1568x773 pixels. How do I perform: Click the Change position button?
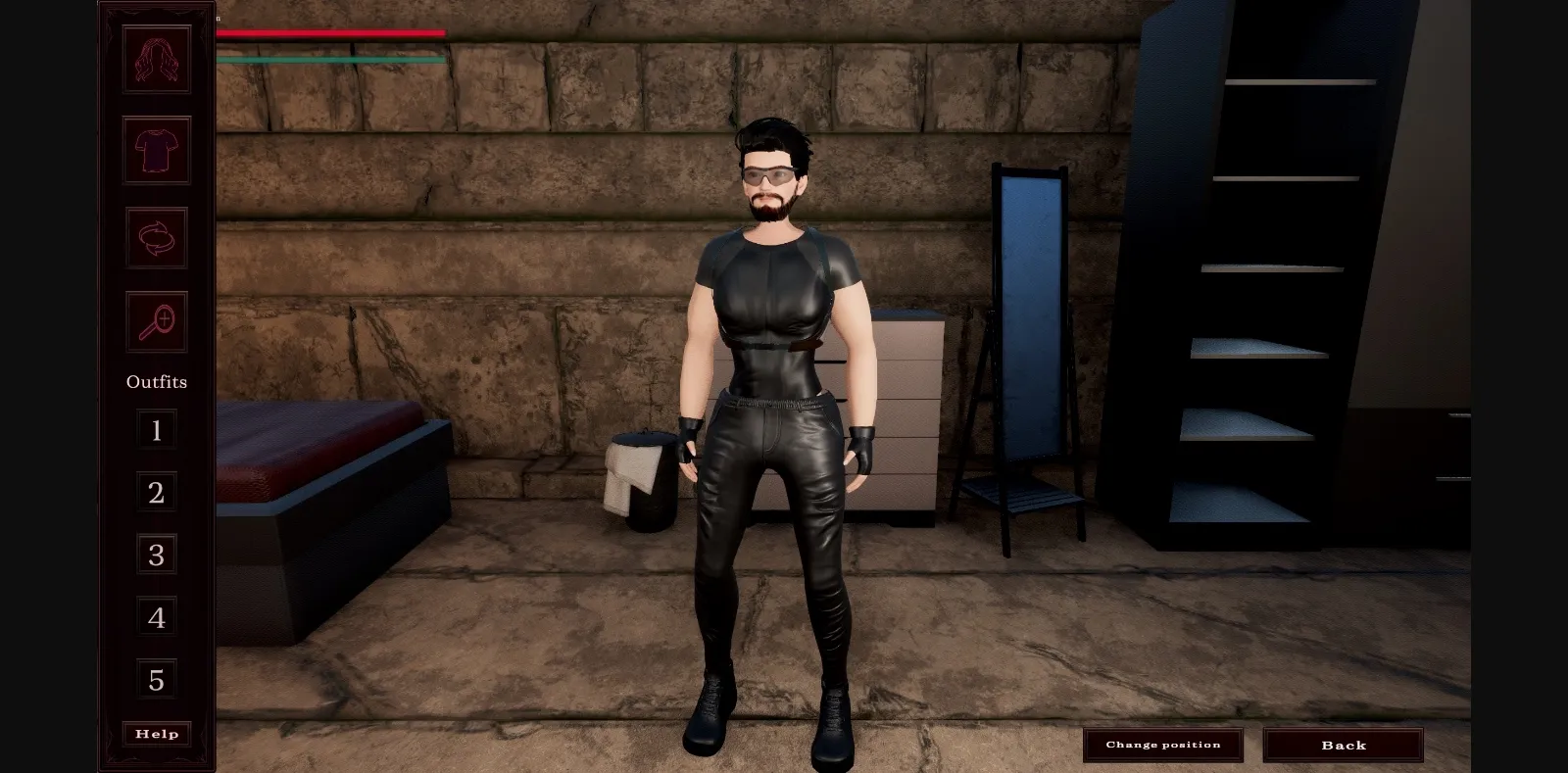tap(1162, 745)
